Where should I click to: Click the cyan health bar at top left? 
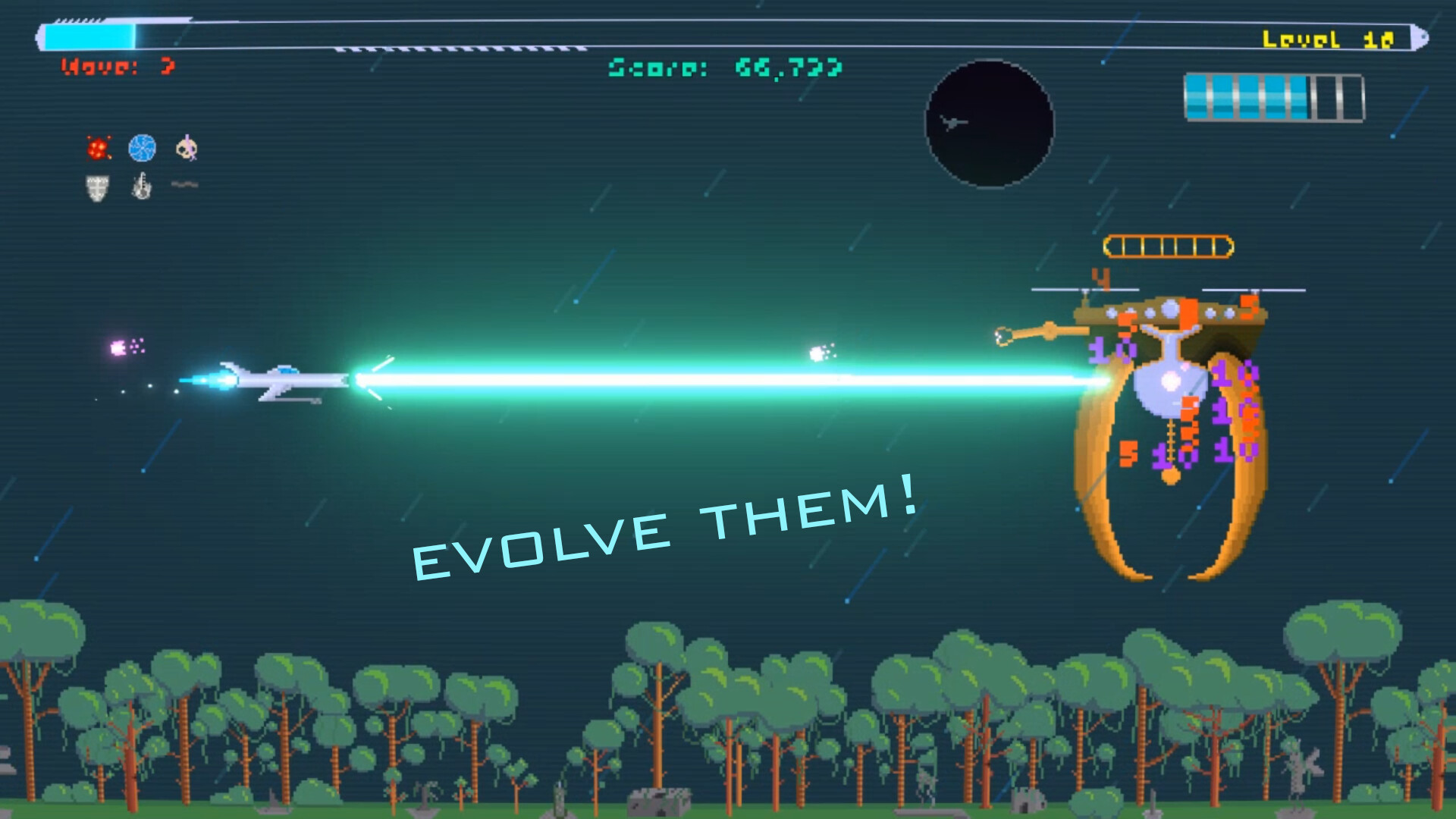pos(87,34)
